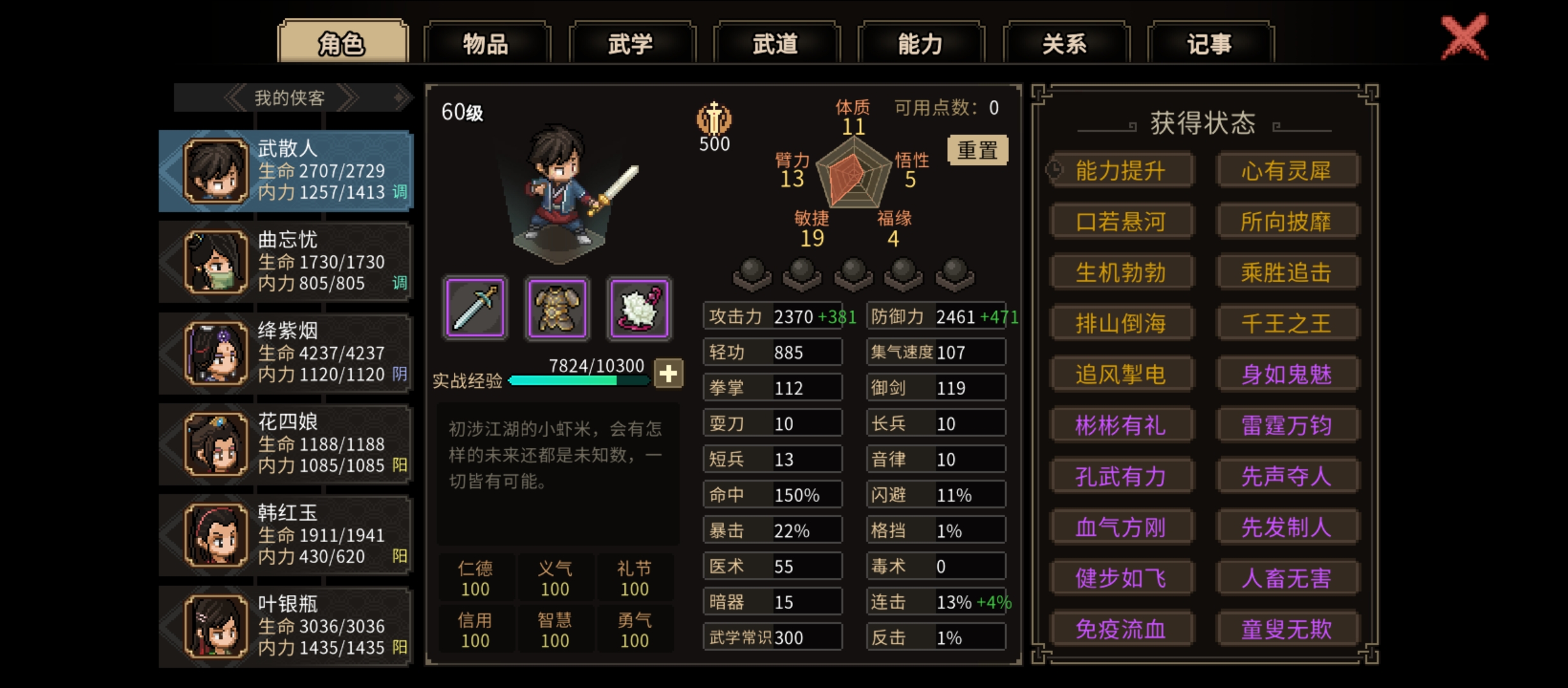Select the 彬彬有礼 status entry
Viewport: 1568px width, 688px height.
pyautogui.click(x=1121, y=425)
